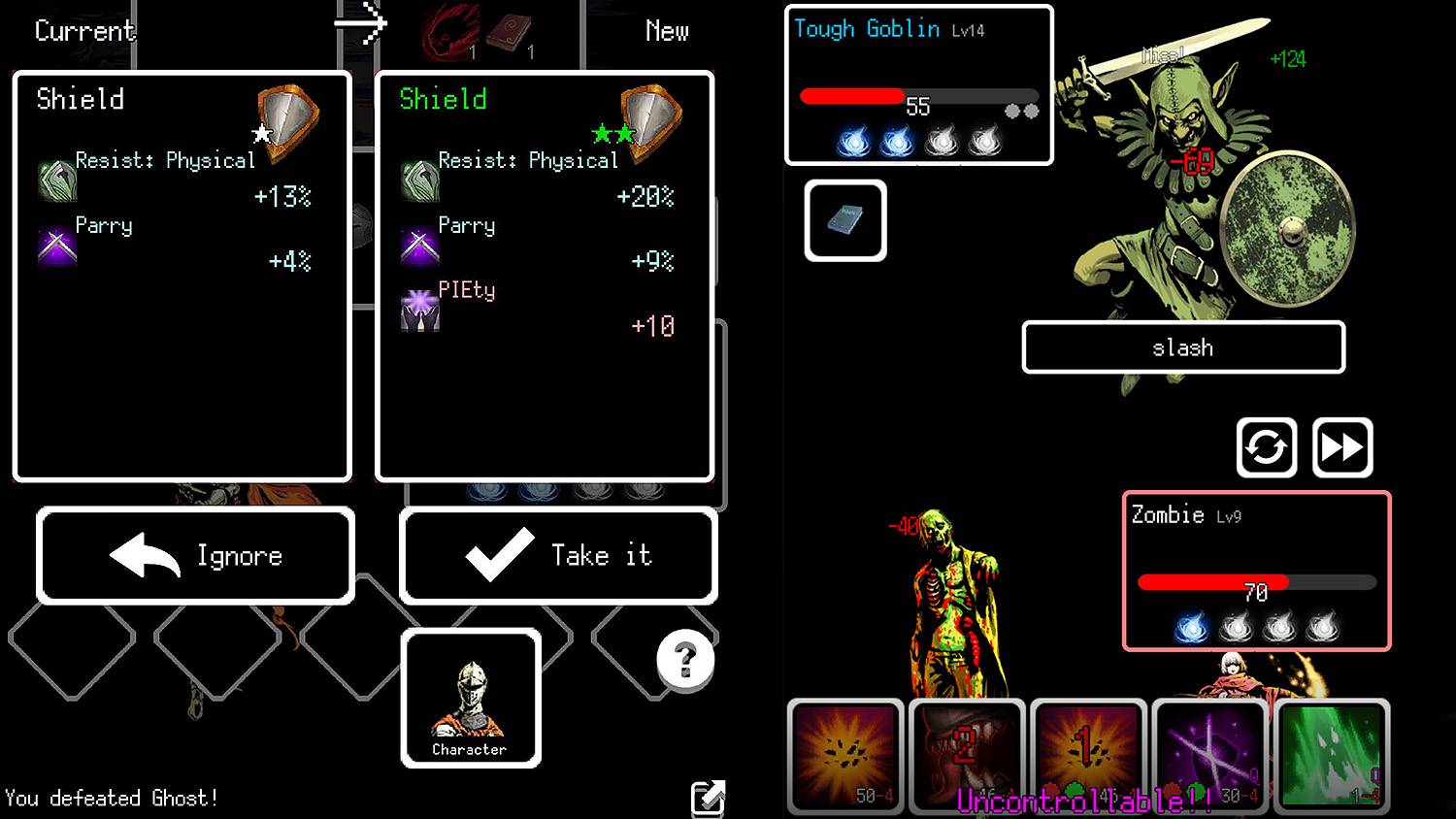Screen dimensions: 1456x819
Task: Click the Parry icon on the current Shield
Action: pyautogui.click(x=56, y=245)
